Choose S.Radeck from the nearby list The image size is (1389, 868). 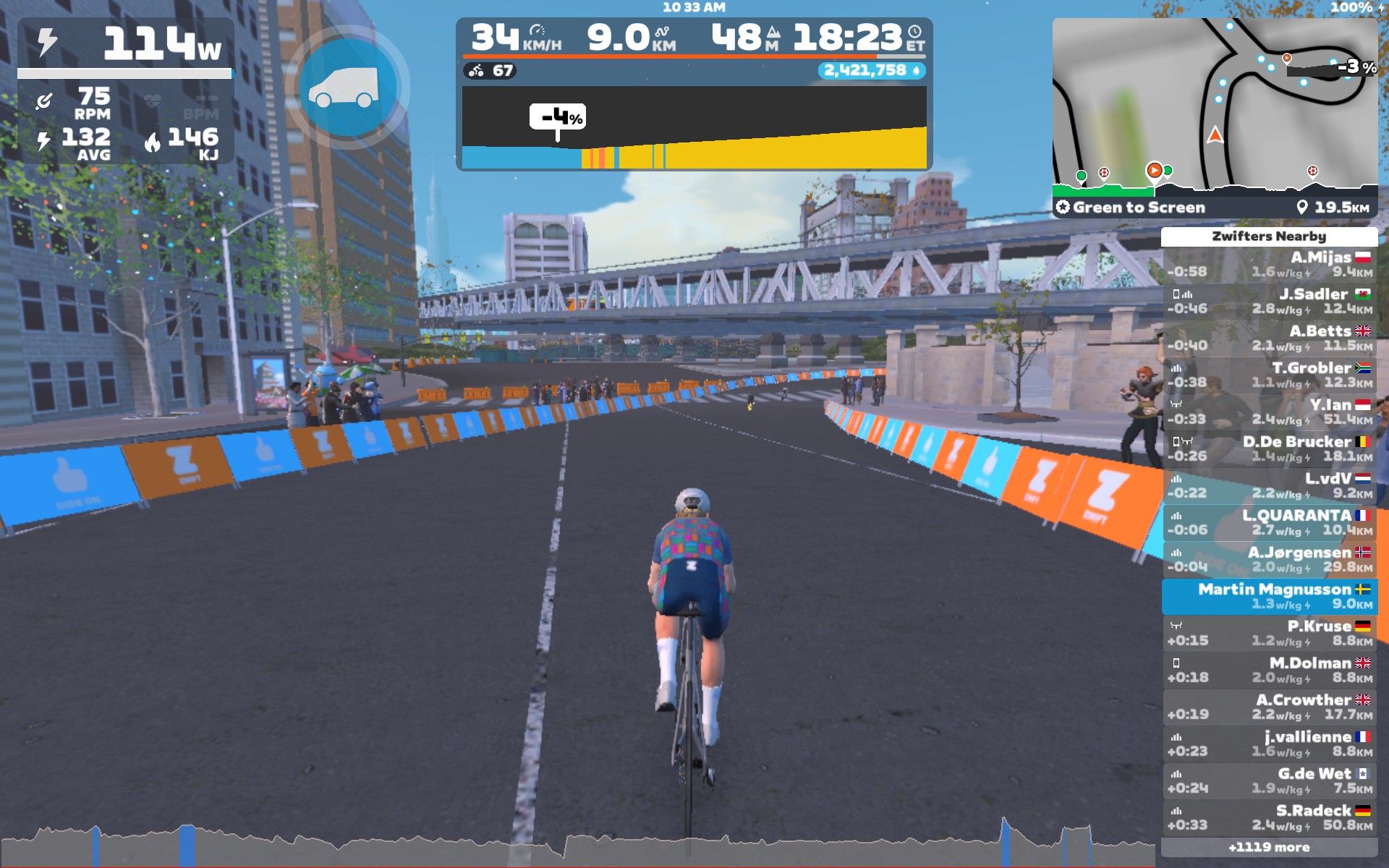click(1269, 818)
